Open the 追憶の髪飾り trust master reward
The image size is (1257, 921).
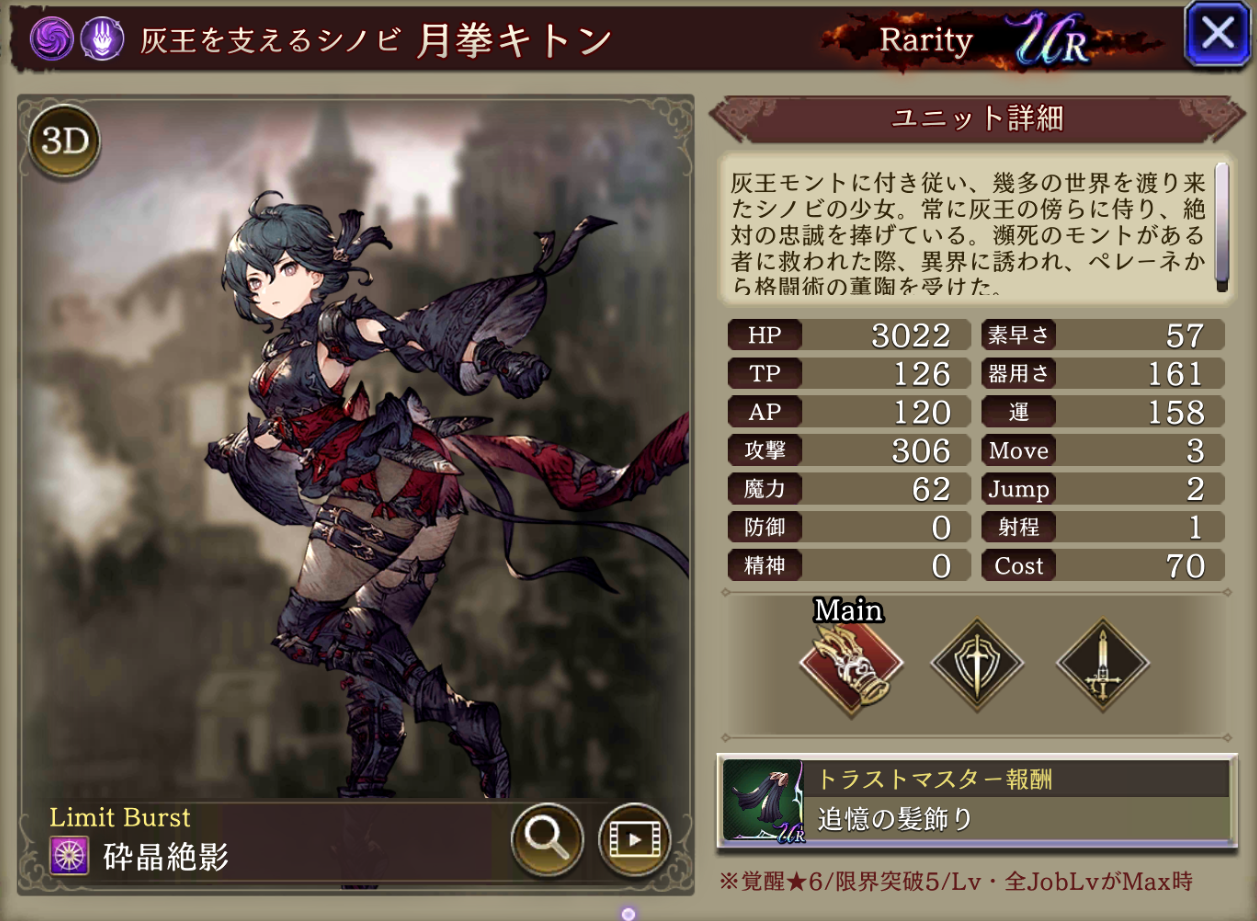tap(976, 800)
